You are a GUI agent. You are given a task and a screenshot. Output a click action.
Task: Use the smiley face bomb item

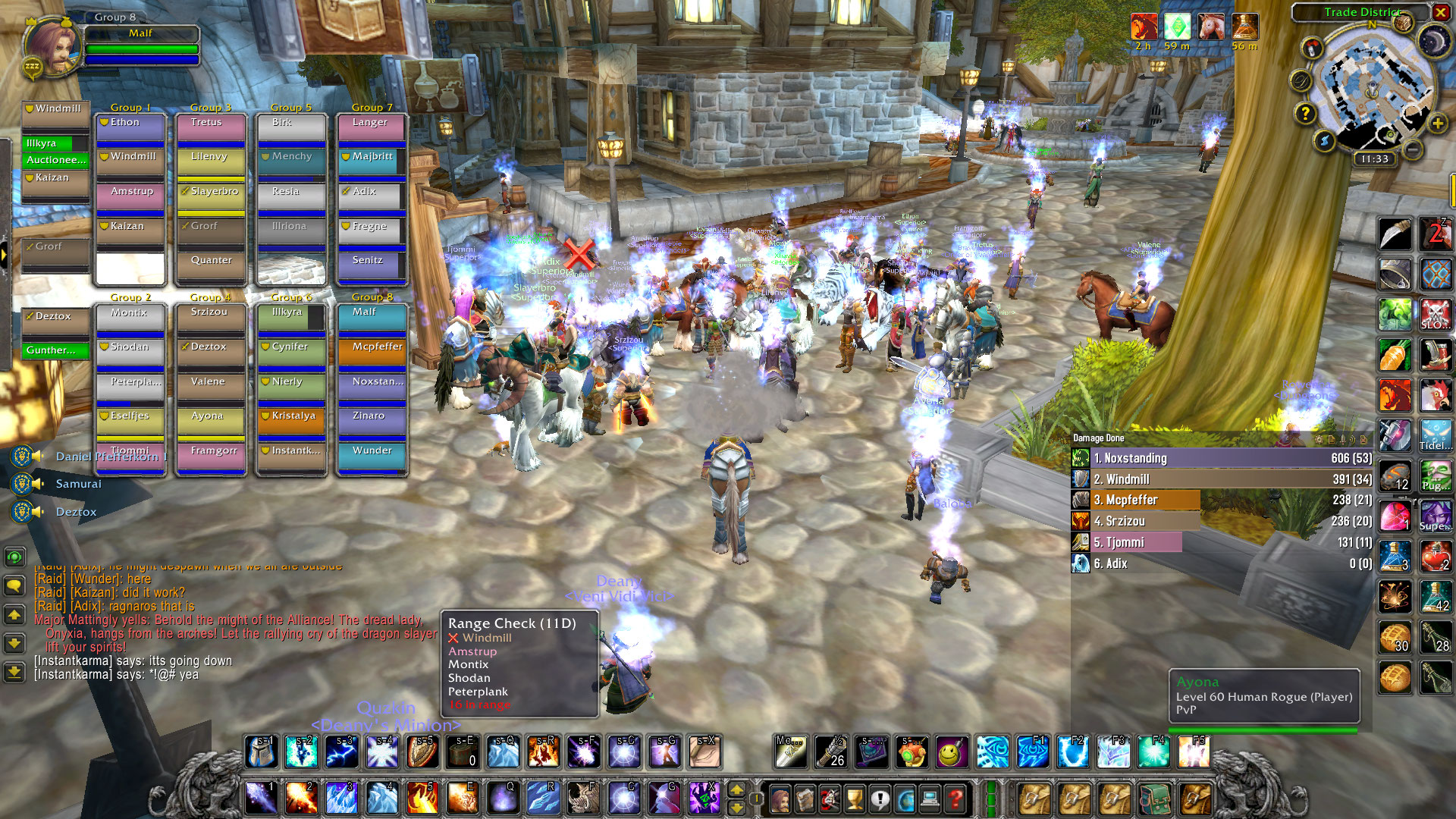pyautogui.click(x=951, y=752)
